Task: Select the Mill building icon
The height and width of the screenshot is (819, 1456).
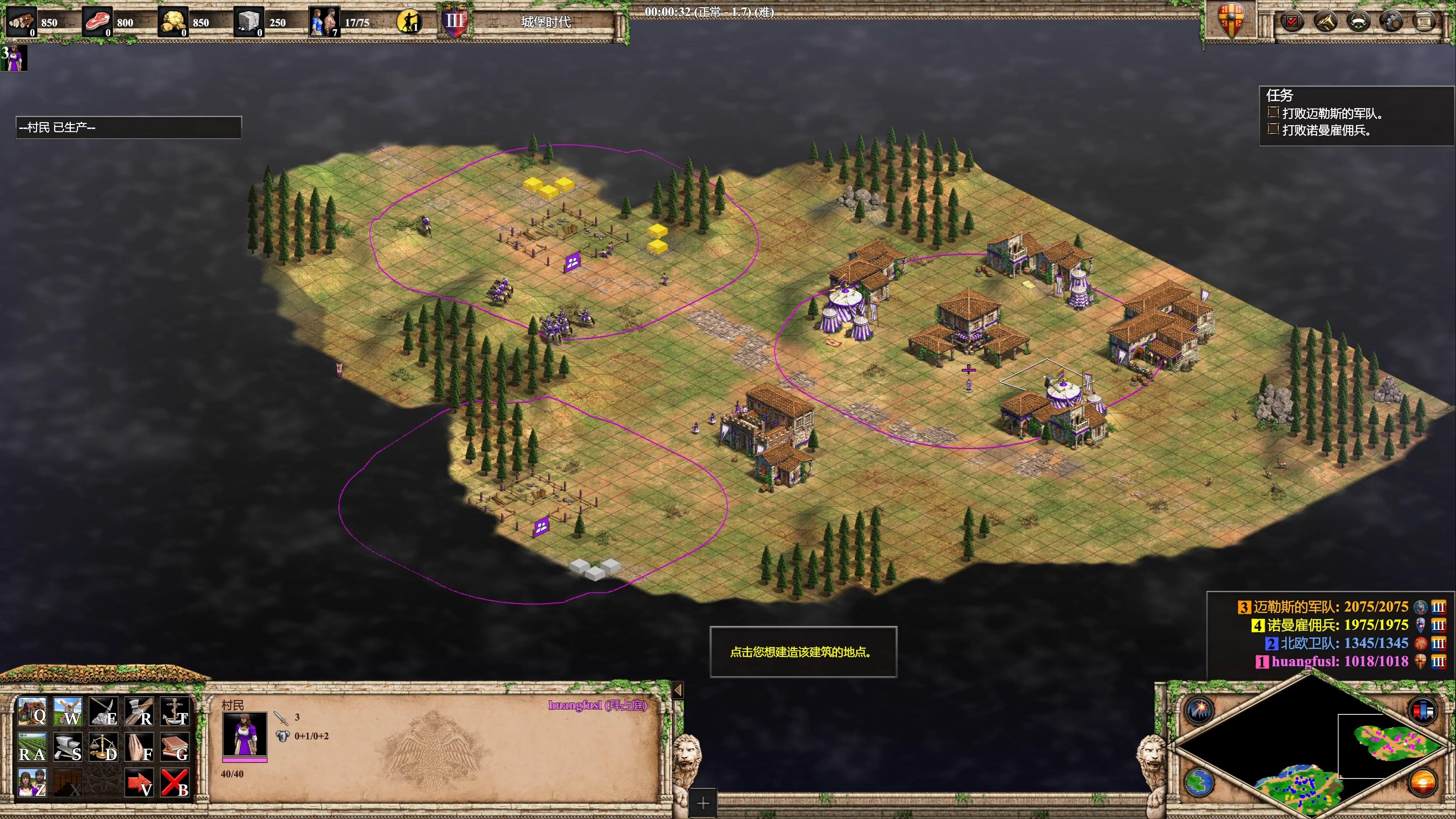Action: click(68, 712)
